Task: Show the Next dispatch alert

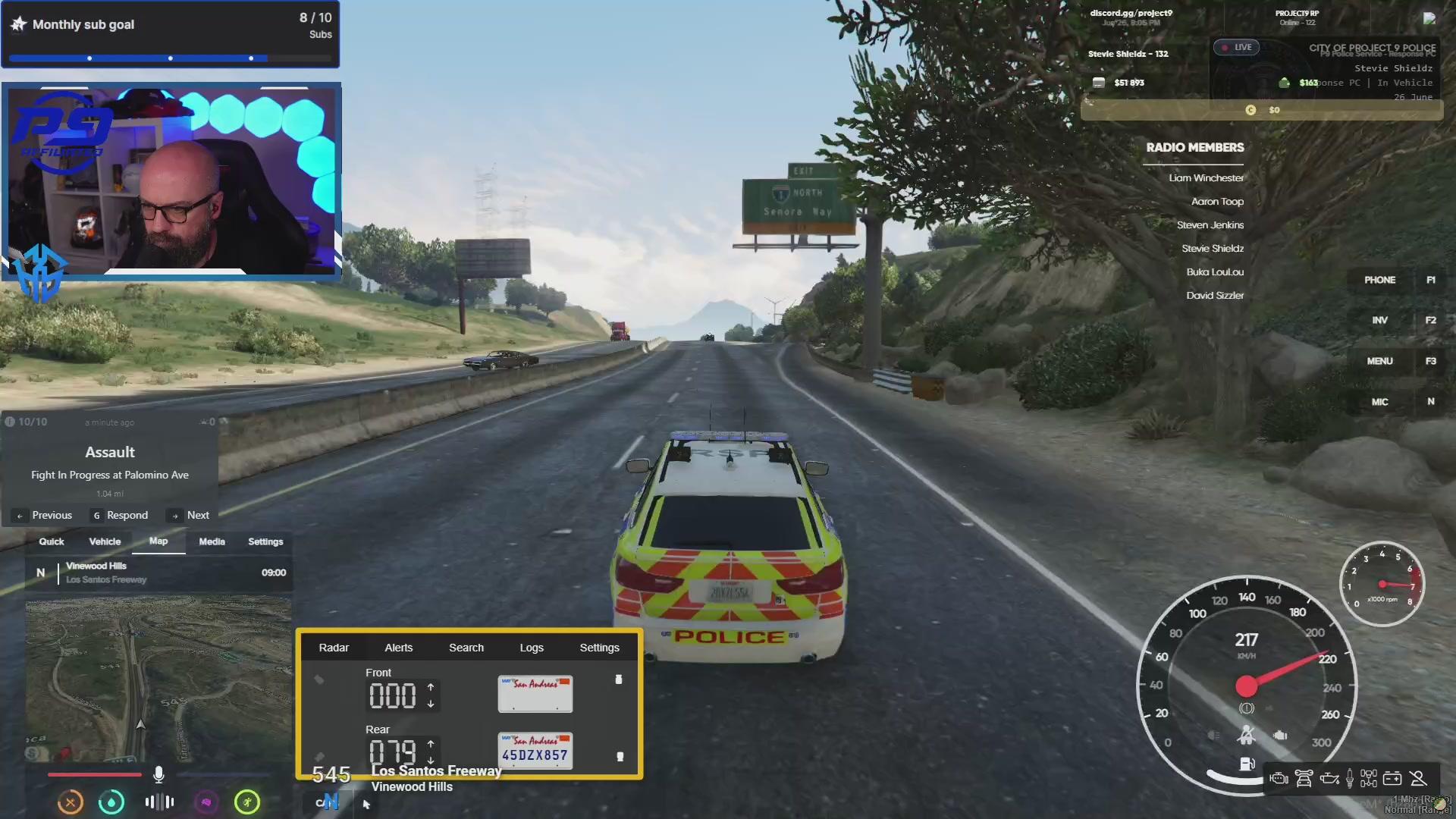Action: click(190, 516)
